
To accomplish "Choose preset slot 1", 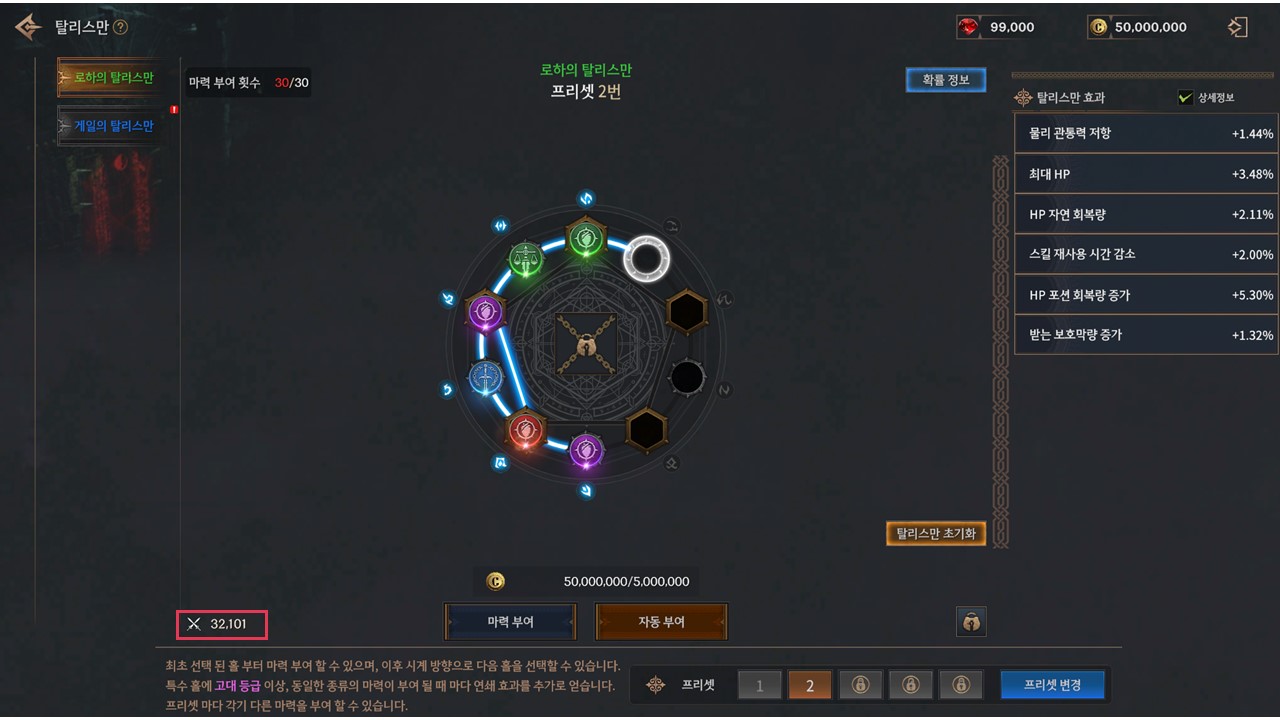I will point(760,685).
